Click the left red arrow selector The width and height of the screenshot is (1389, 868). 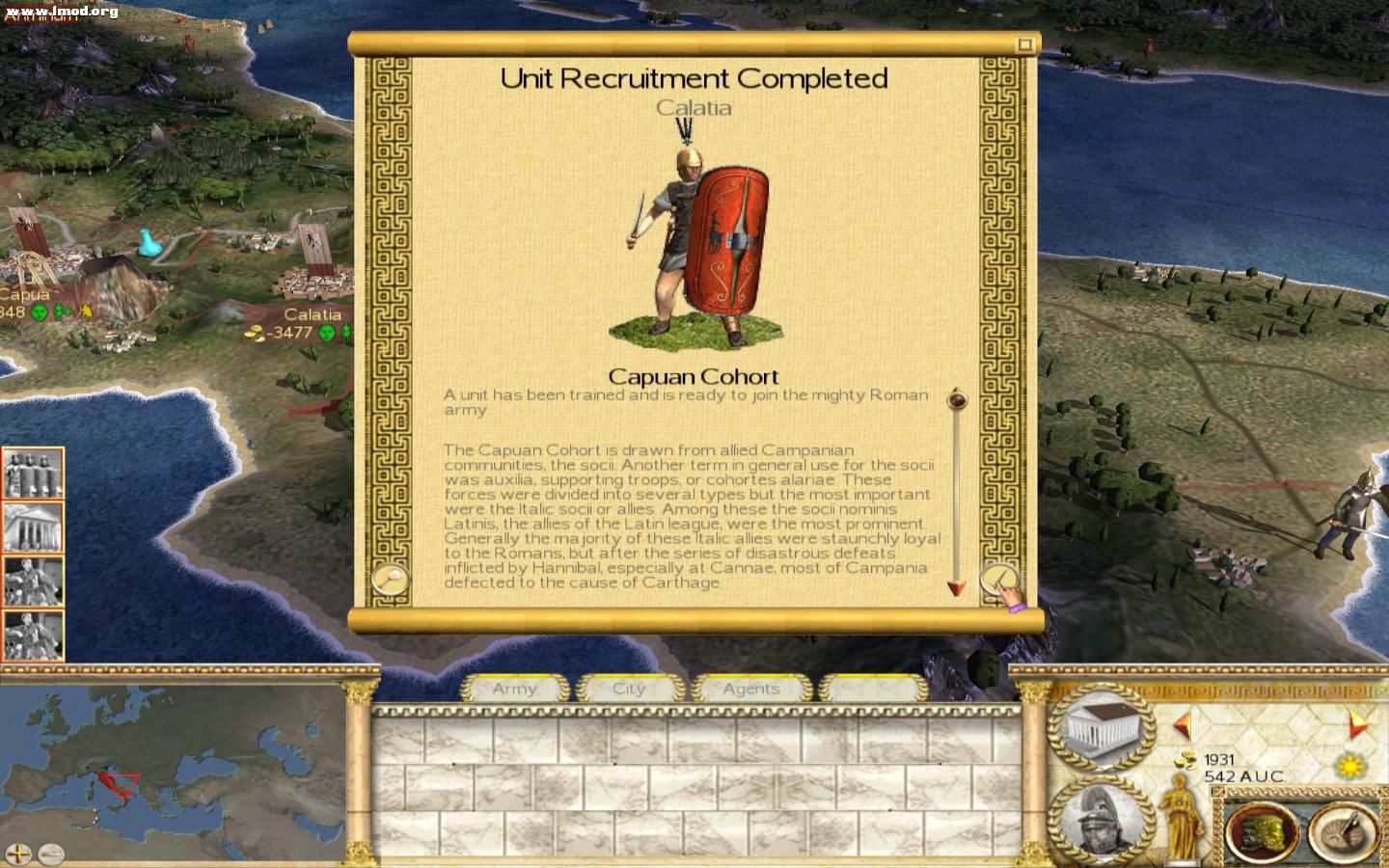pos(1183,724)
